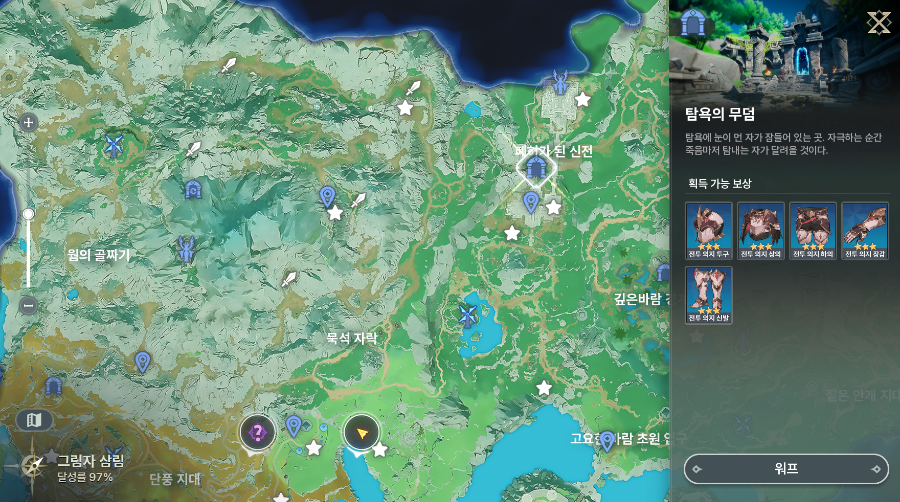Select the purple question mark map marker
Viewport: 900px width, 502px height.
258,432
